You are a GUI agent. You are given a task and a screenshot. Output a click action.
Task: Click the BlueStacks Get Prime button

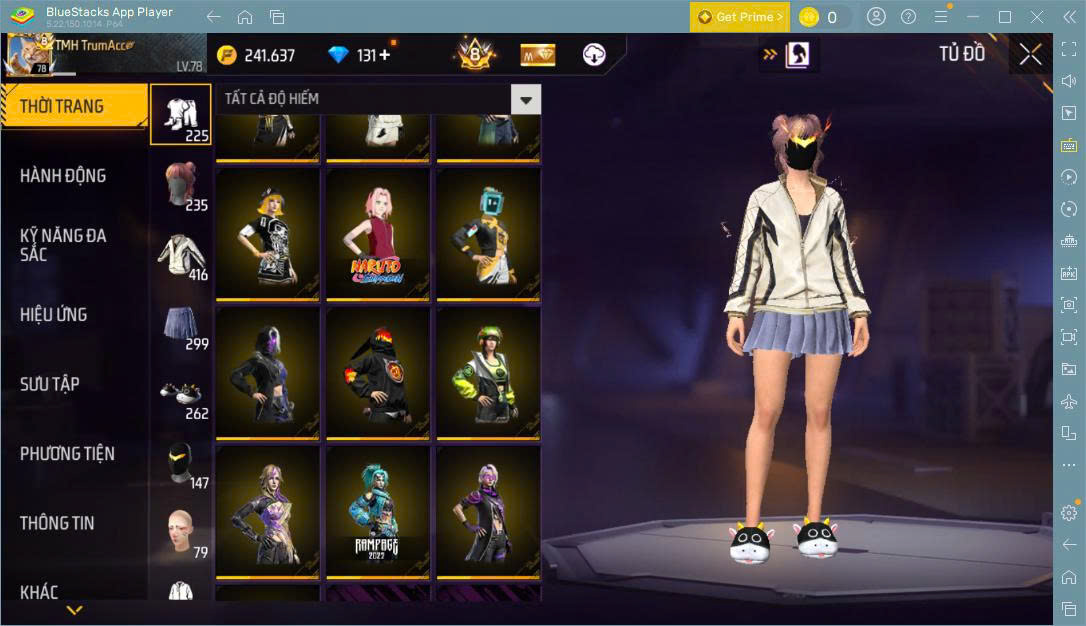[739, 17]
